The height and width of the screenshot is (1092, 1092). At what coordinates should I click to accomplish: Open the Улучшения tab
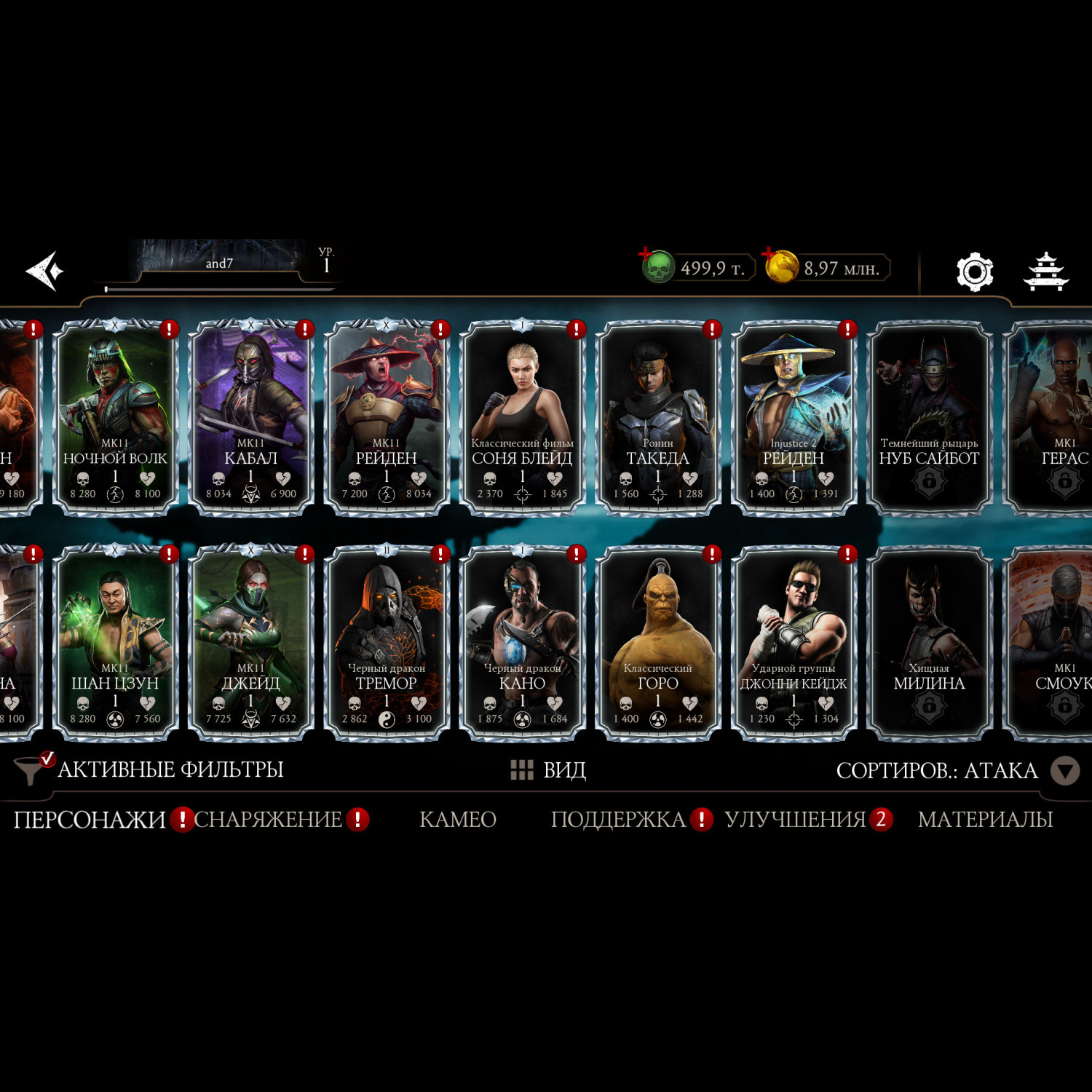coord(795,820)
